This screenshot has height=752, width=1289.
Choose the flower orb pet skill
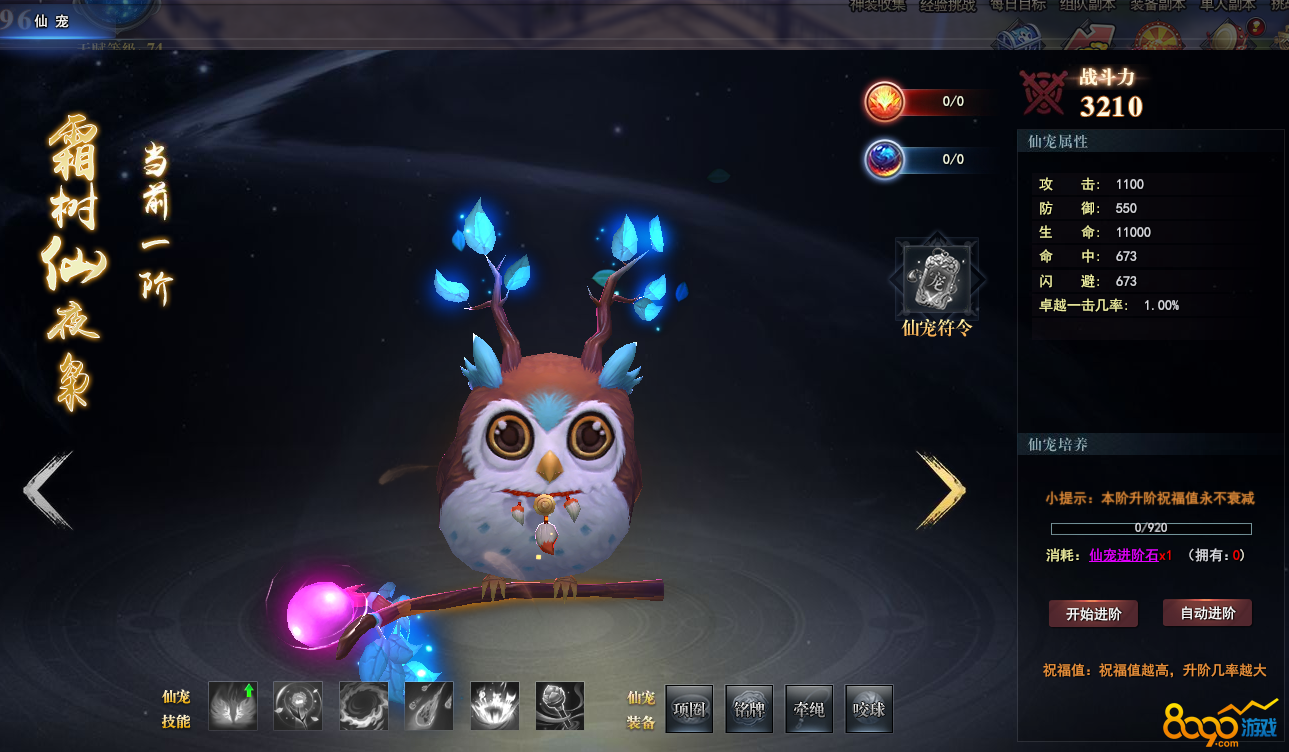click(x=298, y=706)
